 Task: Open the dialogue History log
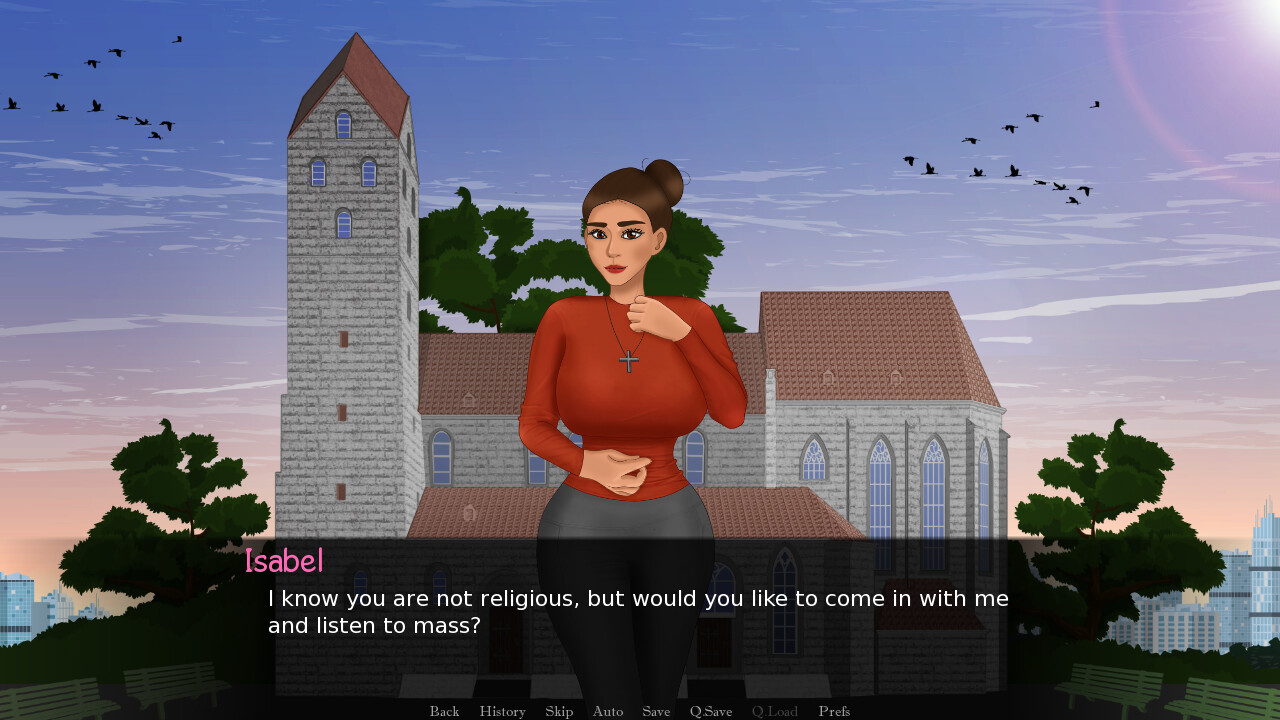click(502, 711)
